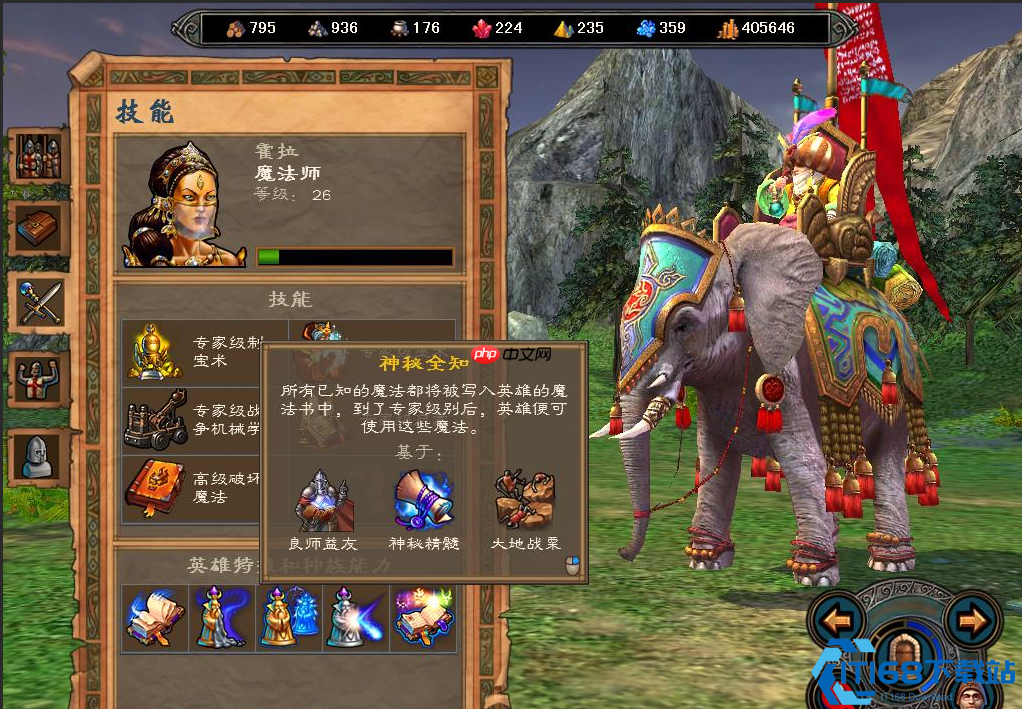
Task: Select the red book destructive magic skill
Action: pos(155,488)
